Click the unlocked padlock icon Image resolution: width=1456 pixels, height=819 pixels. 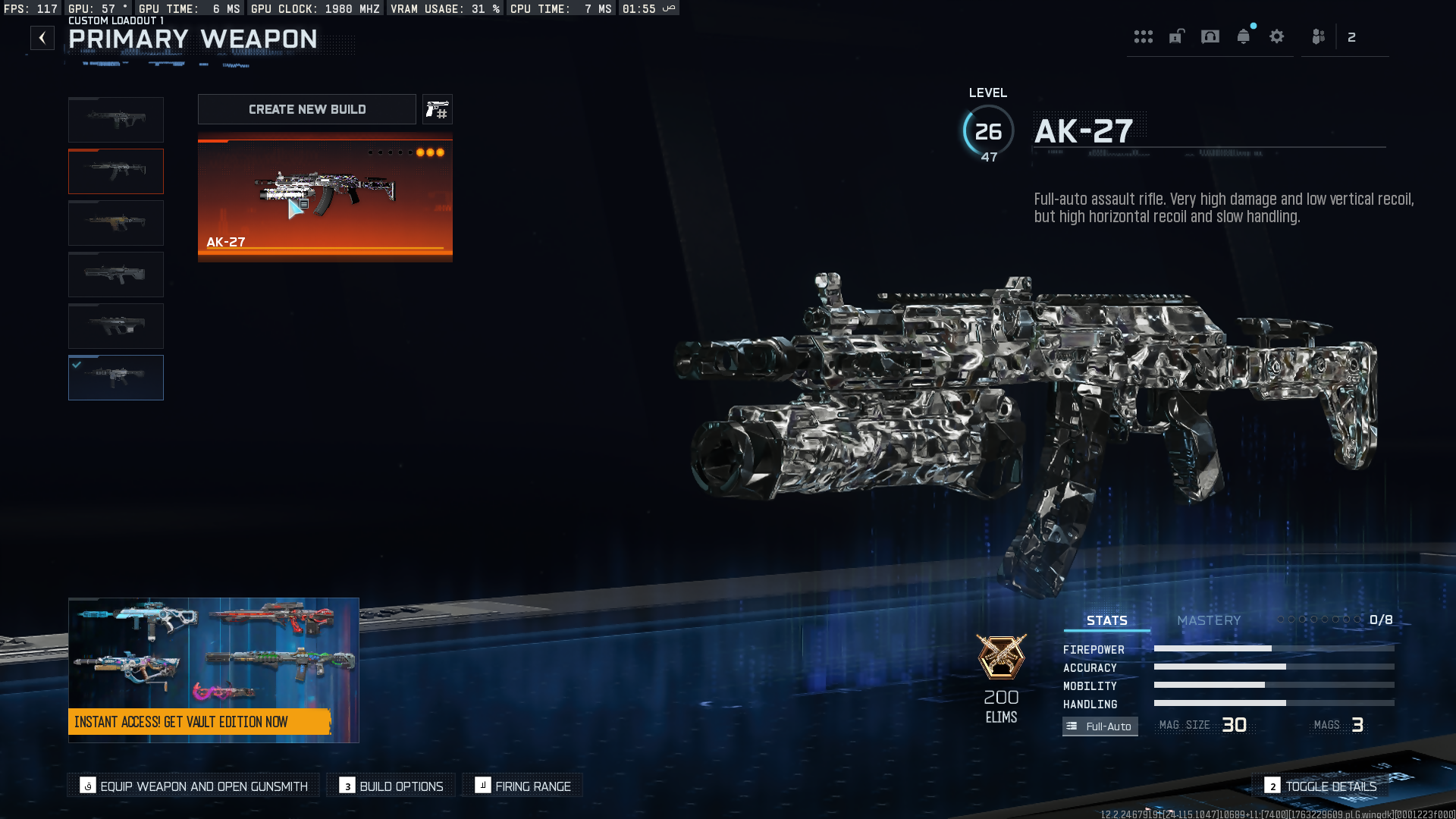(x=1176, y=37)
